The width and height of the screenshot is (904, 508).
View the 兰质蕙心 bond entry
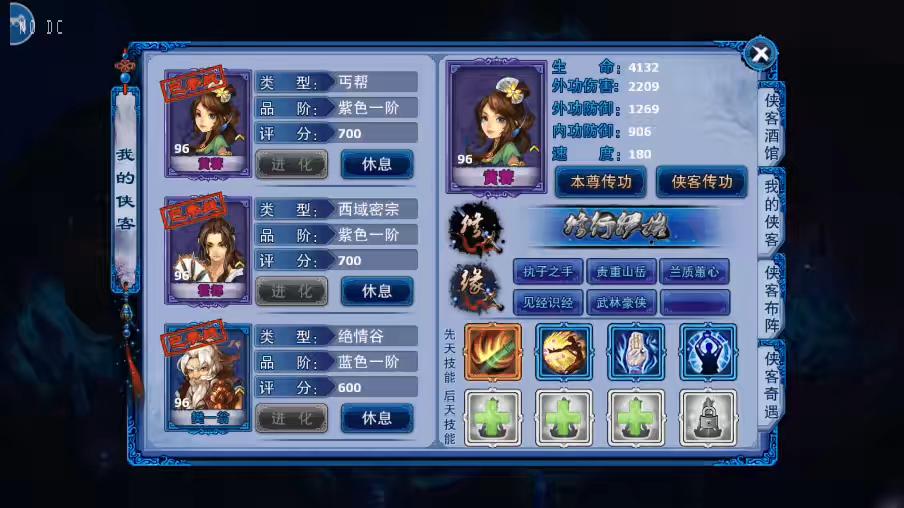(x=694, y=271)
